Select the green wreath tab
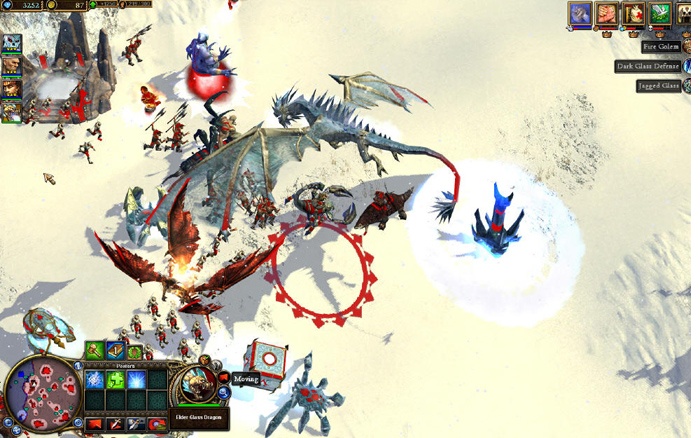This screenshot has height=438, width=700. 134,351
